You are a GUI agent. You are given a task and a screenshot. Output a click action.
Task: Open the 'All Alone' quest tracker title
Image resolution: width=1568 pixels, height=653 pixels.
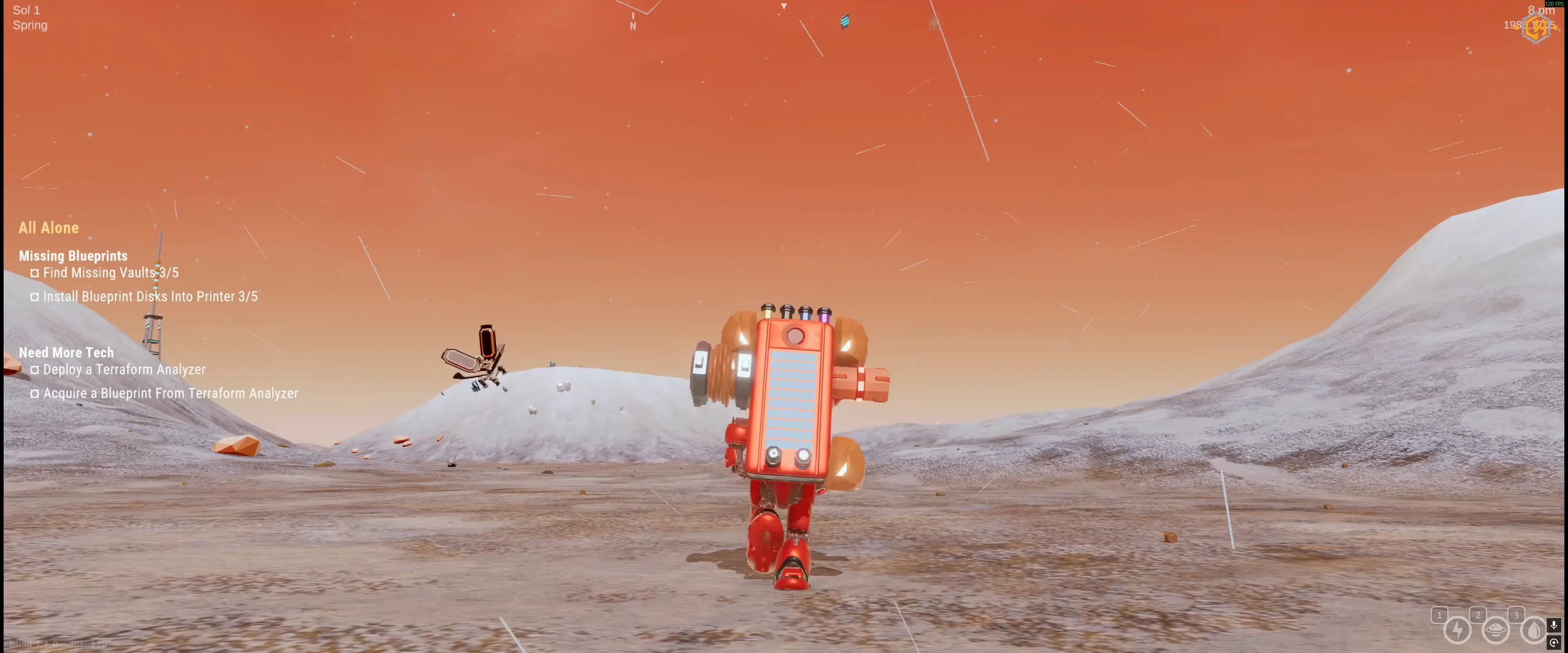pyautogui.click(x=49, y=228)
